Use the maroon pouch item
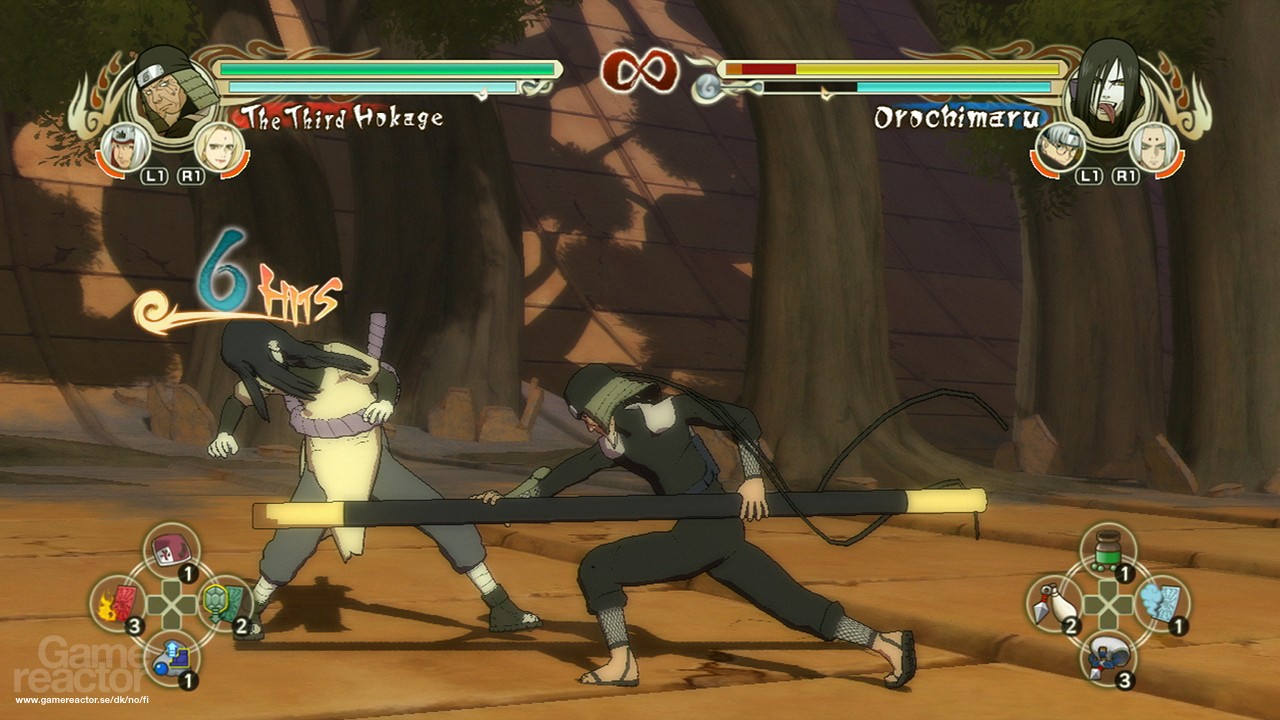Screen dimensions: 1280x720 (170, 550)
